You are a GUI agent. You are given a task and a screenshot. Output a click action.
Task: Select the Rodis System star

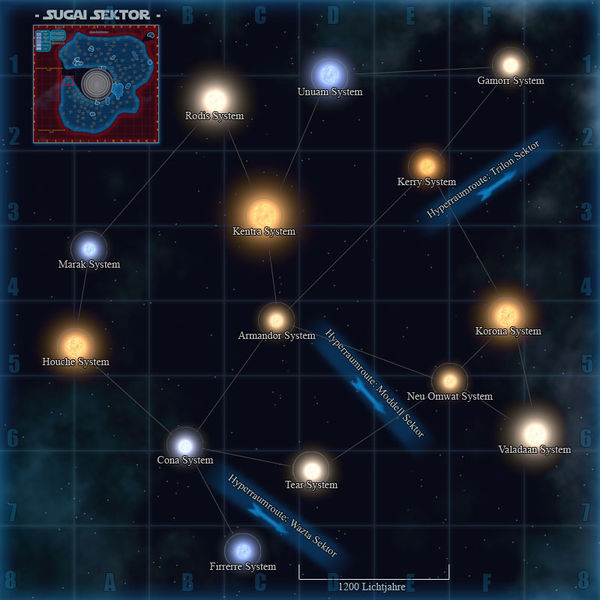click(215, 98)
